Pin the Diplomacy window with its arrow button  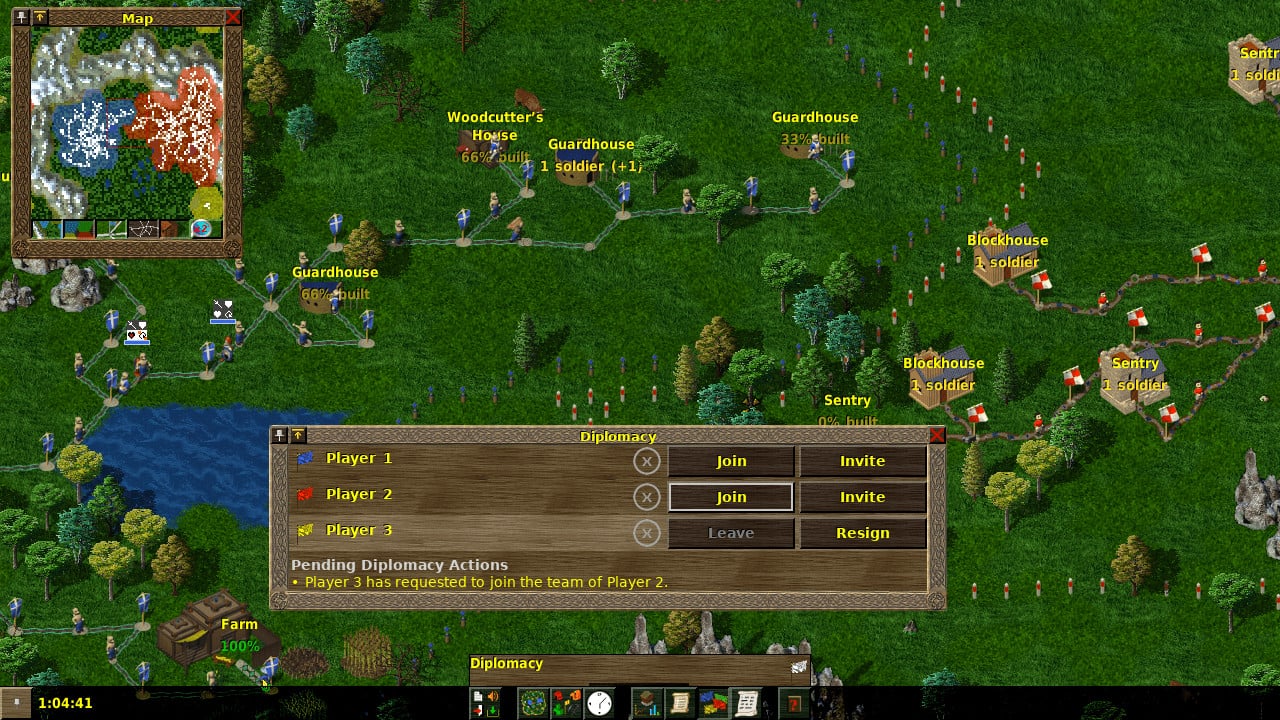(297, 436)
